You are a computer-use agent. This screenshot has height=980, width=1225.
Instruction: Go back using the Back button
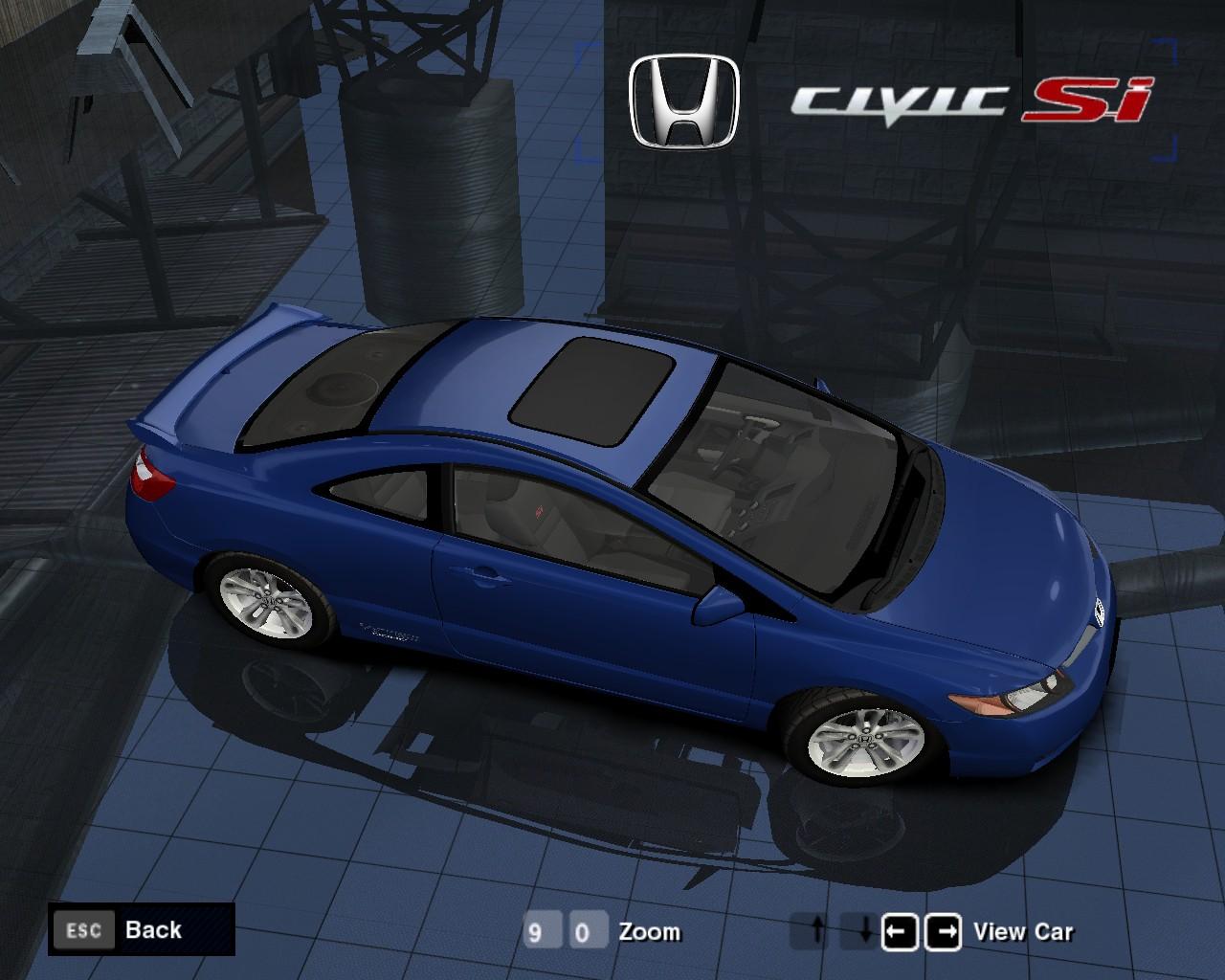pyautogui.click(x=141, y=929)
